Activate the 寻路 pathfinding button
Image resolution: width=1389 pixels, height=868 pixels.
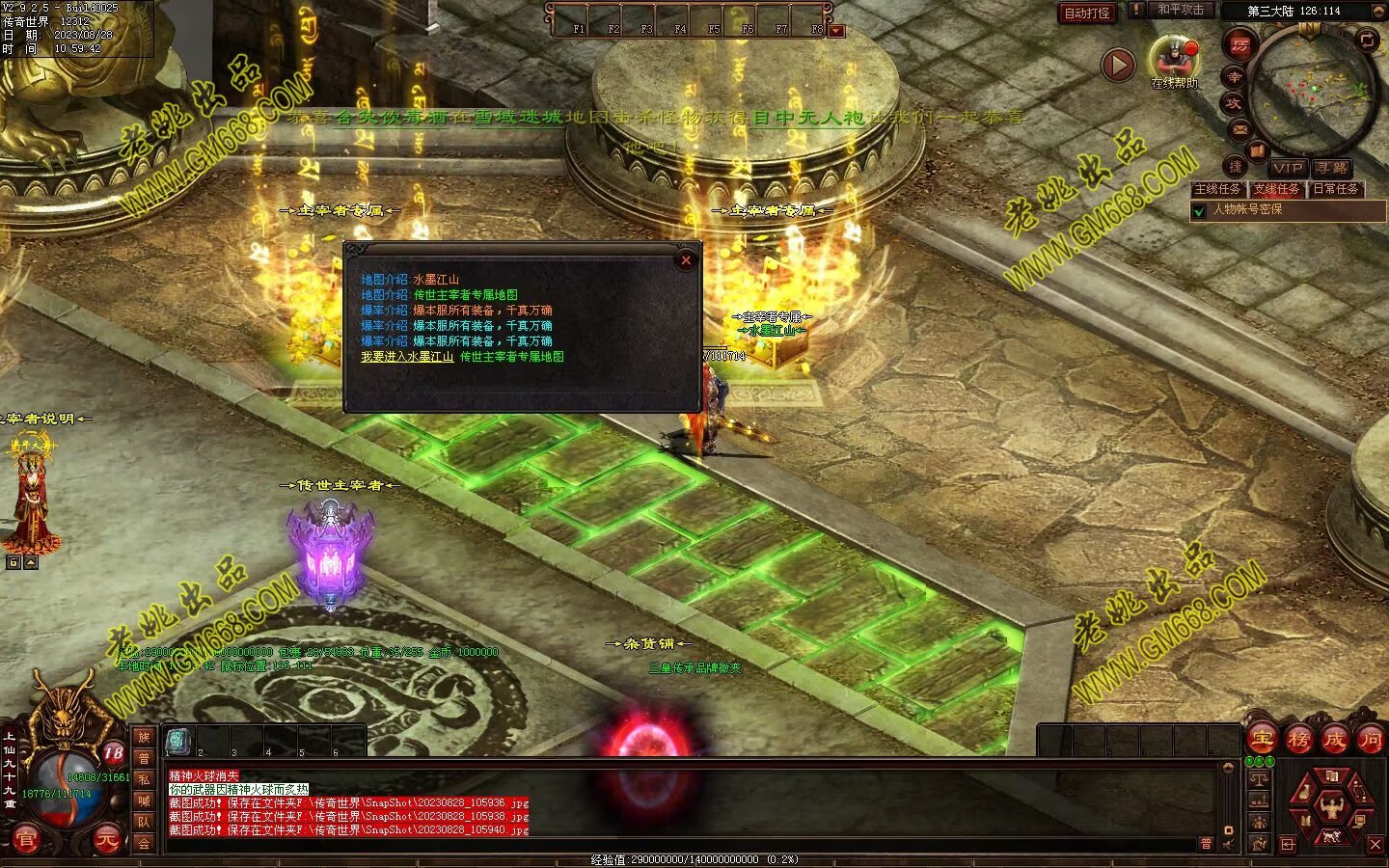click(x=1331, y=168)
